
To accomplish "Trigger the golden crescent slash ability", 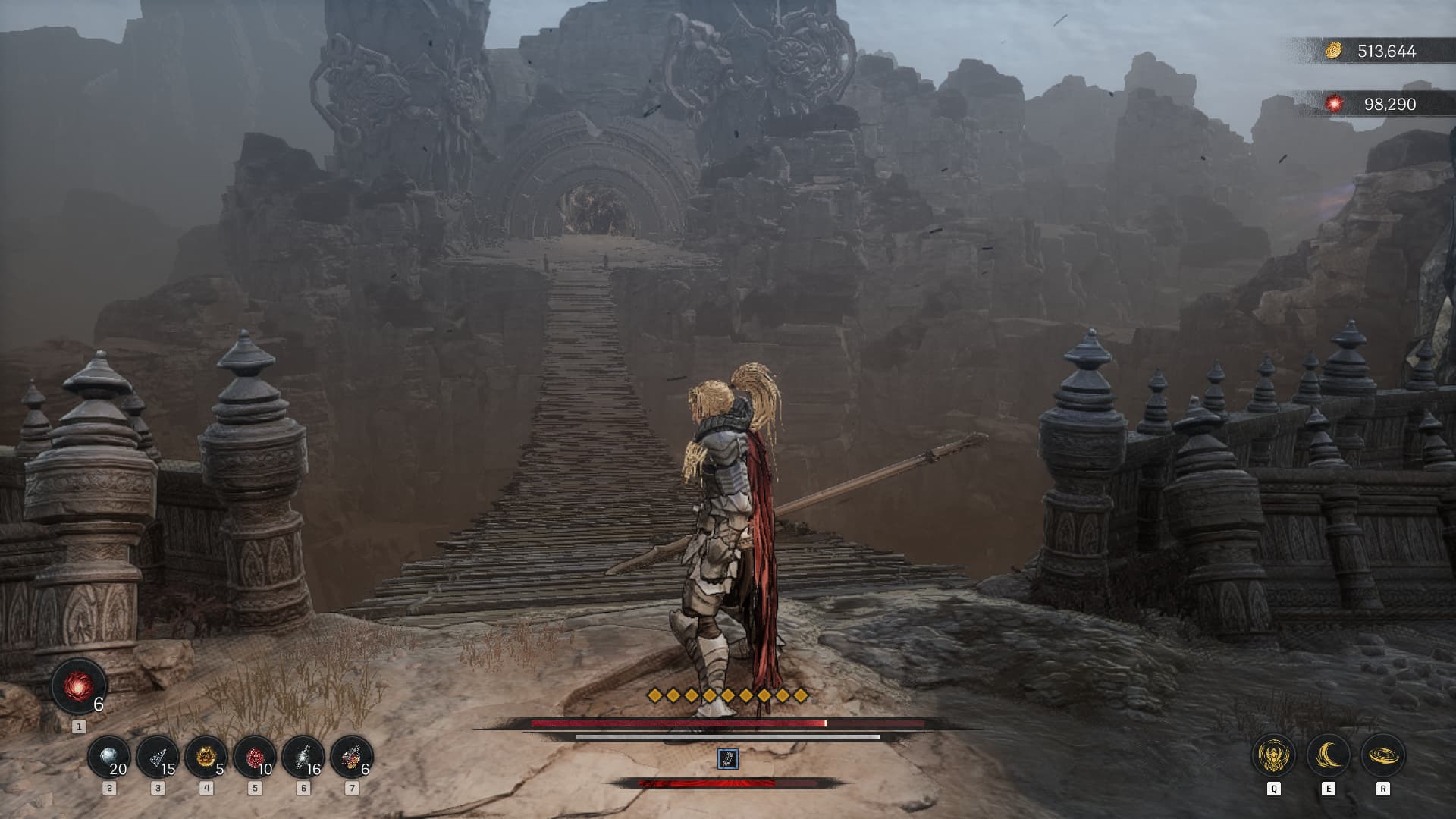I will pos(1328,755).
